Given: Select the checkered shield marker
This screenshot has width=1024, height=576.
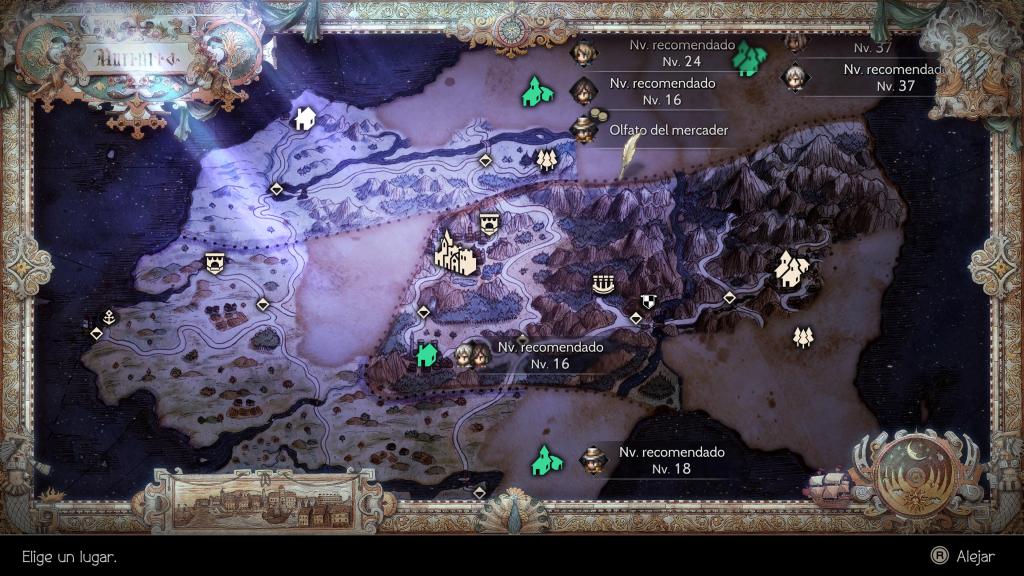Looking at the screenshot, I should [x=647, y=301].
